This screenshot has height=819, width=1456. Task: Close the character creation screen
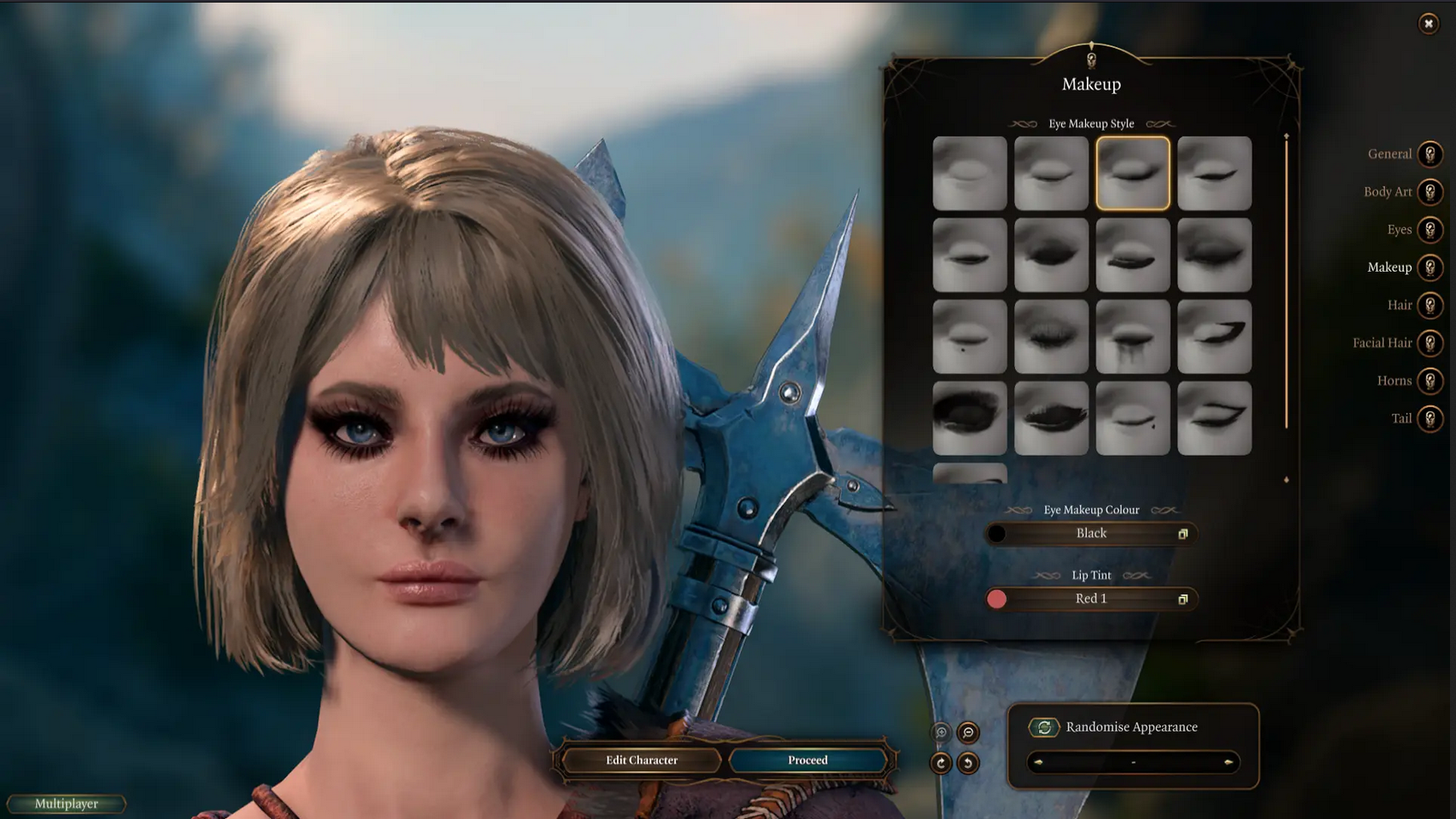point(1428,24)
